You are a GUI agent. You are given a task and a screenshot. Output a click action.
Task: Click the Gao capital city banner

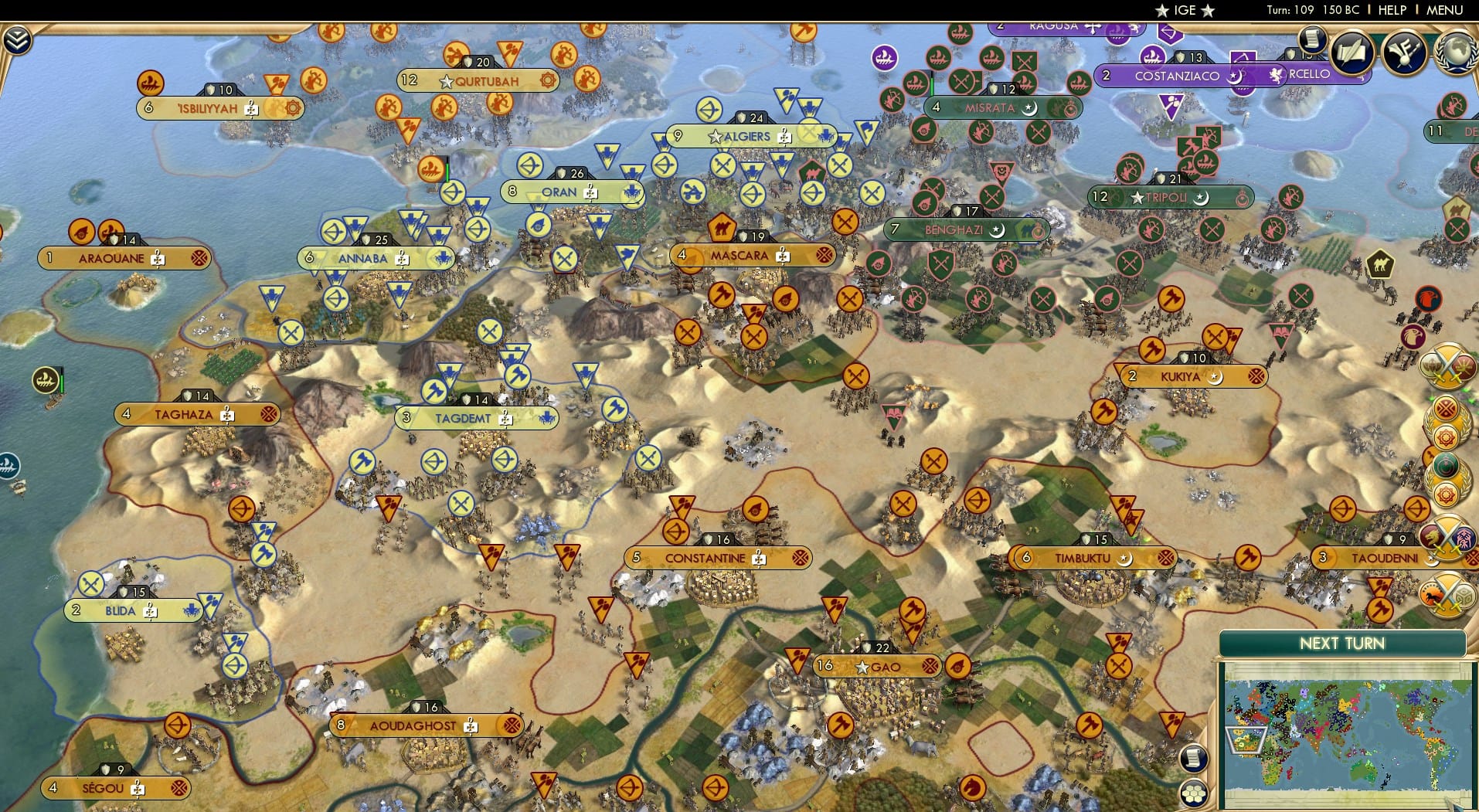[x=881, y=665]
